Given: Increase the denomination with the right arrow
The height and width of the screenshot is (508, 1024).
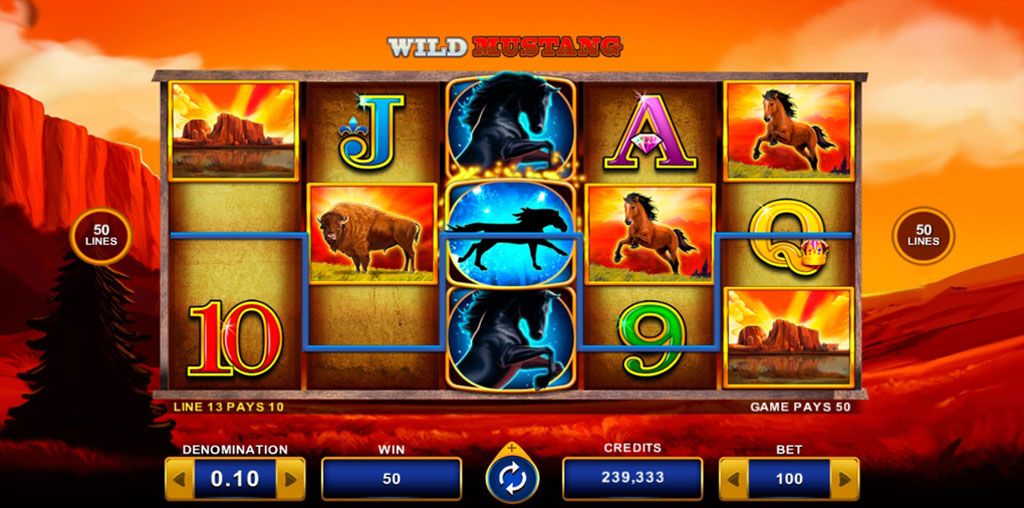Looking at the screenshot, I should [291, 479].
